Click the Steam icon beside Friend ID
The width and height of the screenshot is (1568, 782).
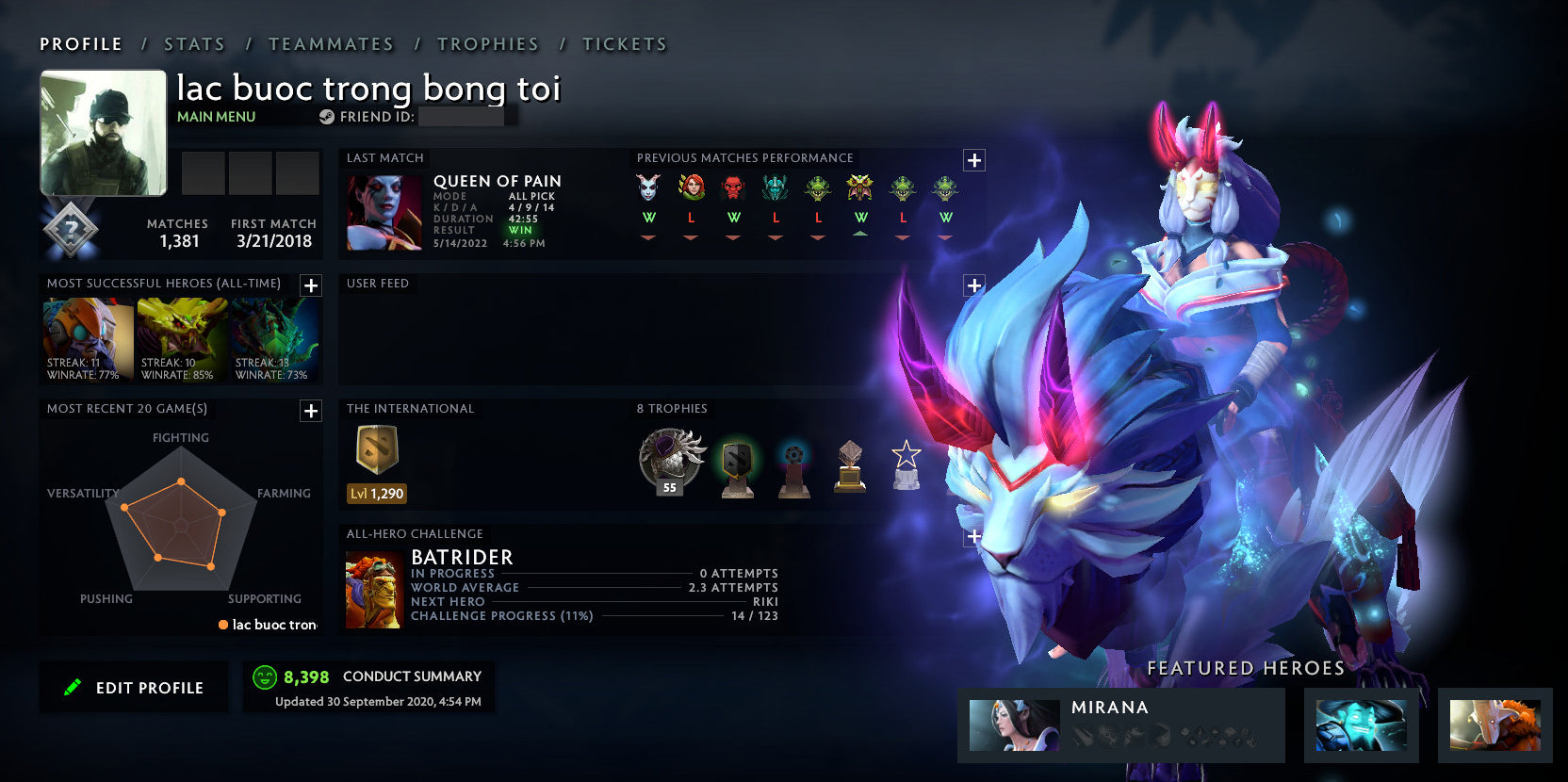click(327, 118)
